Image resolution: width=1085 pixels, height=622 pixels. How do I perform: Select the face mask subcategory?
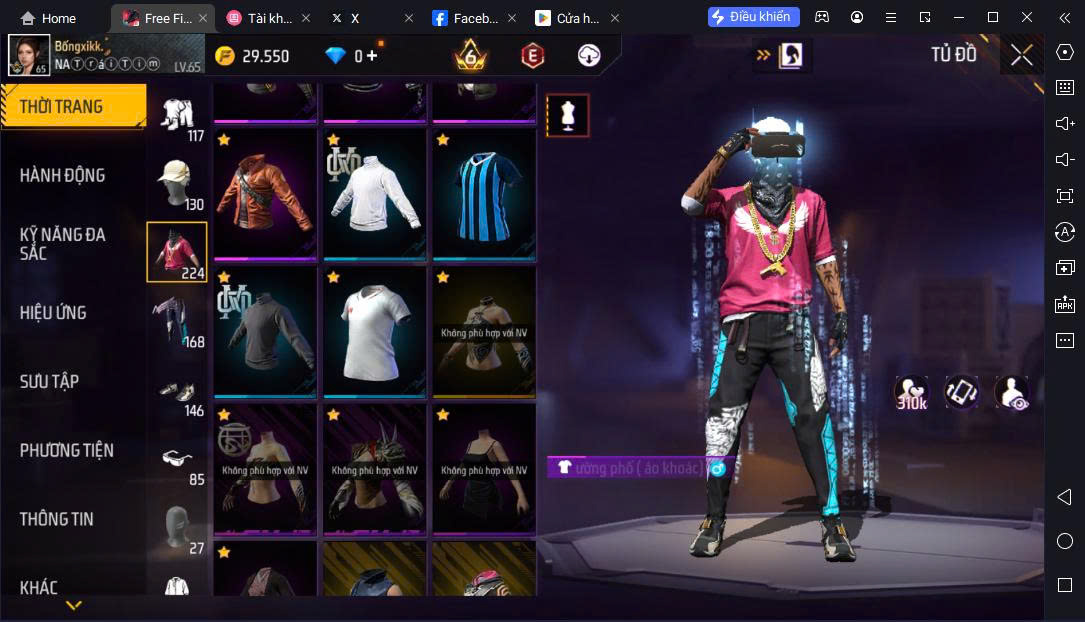[x=177, y=527]
